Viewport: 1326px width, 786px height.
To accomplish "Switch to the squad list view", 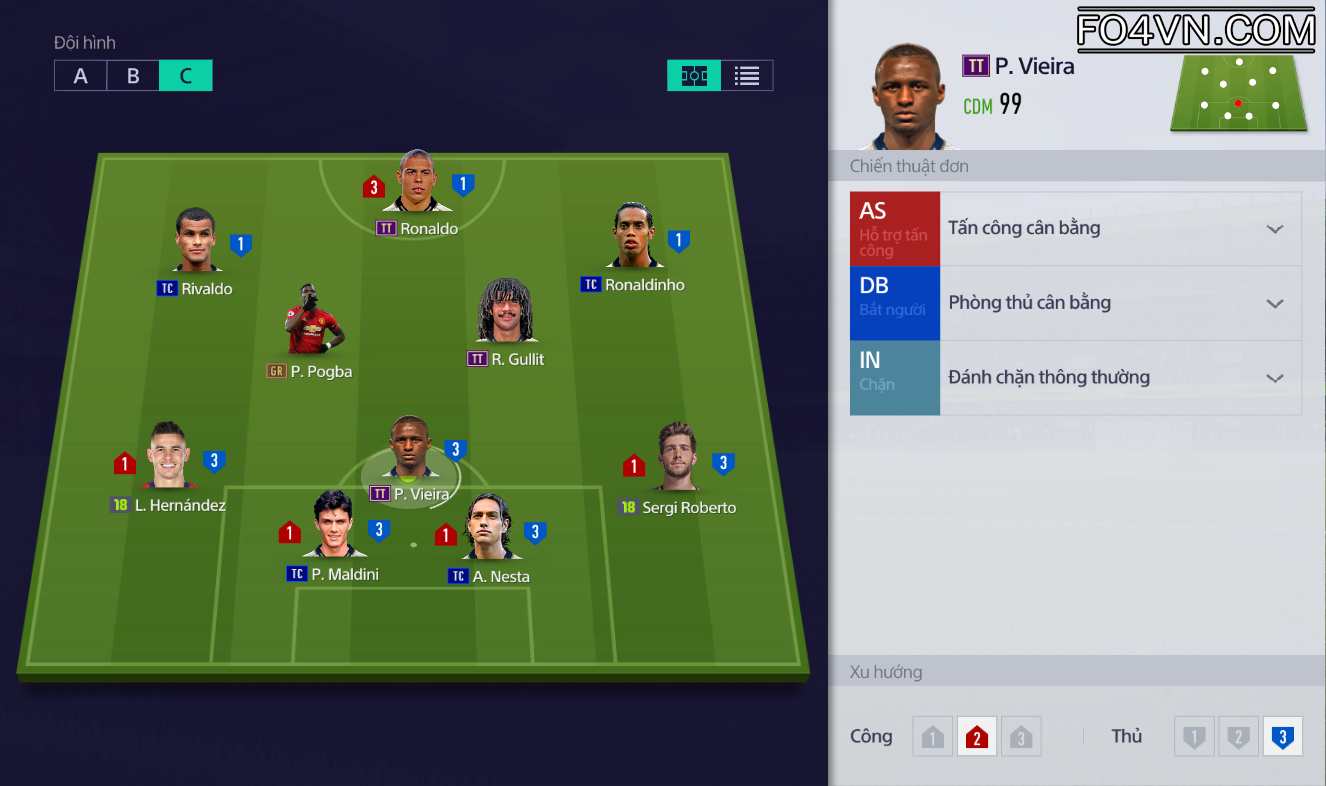I will click(x=747, y=76).
